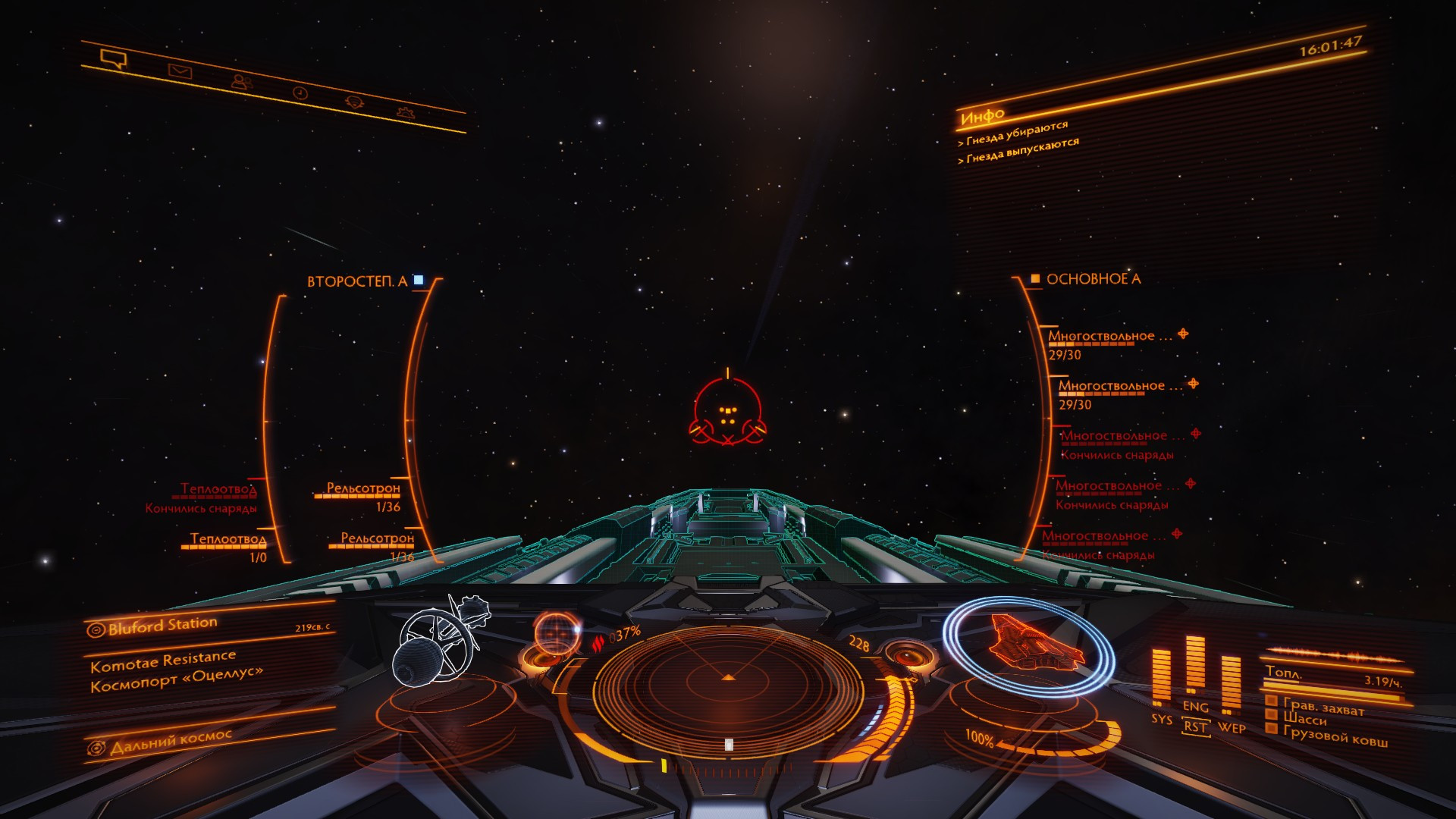Click the RST power reset button
This screenshot has height=819, width=1456.
(x=1195, y=726)
